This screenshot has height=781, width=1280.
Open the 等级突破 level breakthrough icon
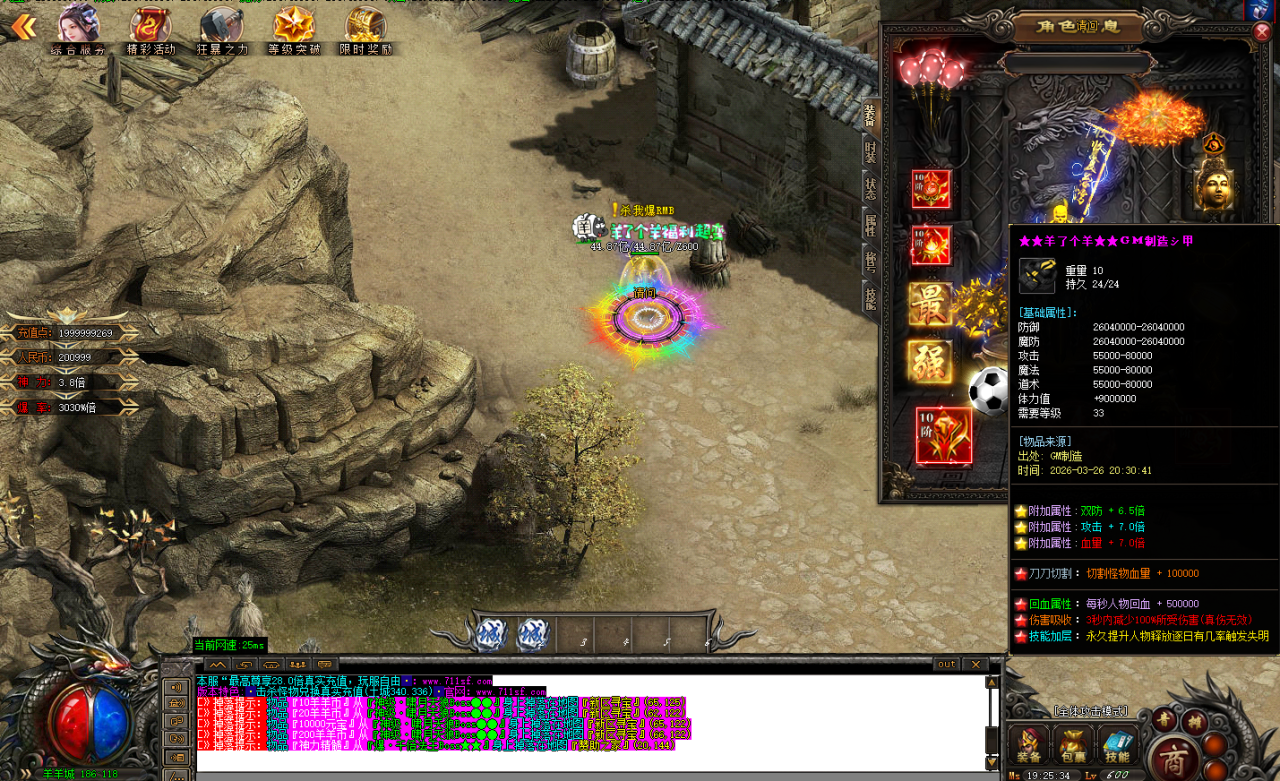pos(294,29)
